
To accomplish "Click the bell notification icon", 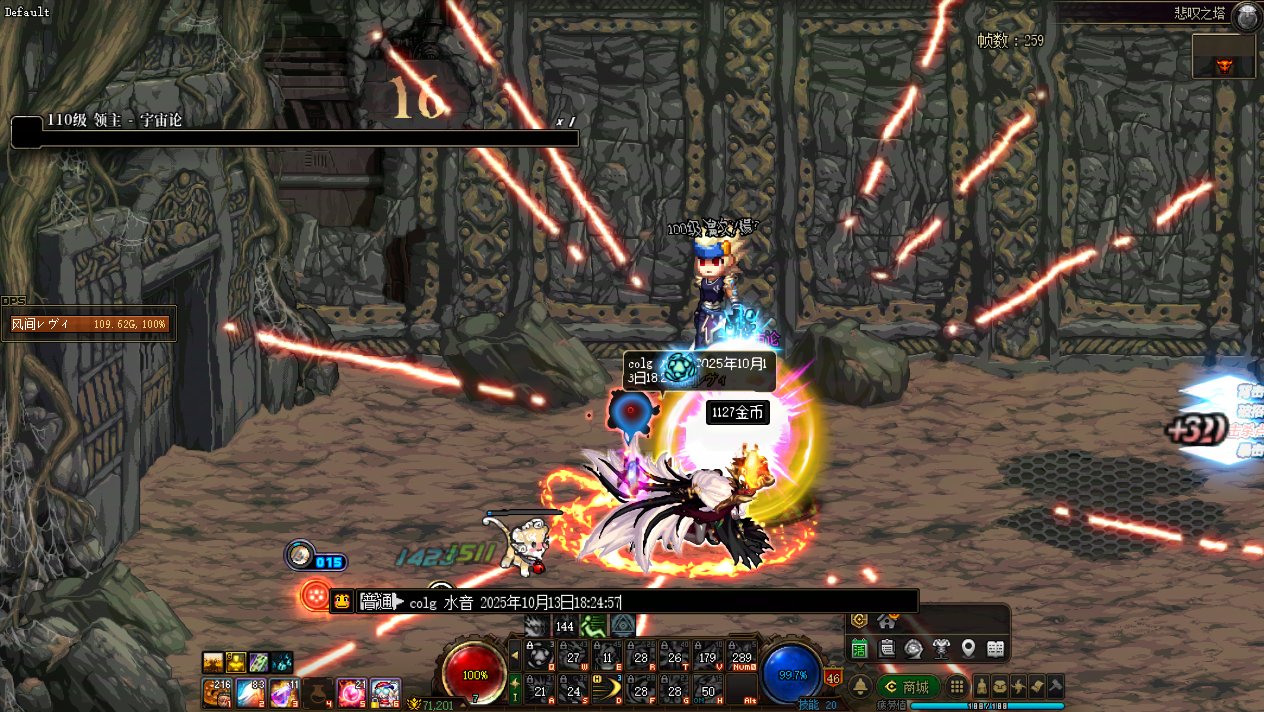I will [x=860, y=687].
